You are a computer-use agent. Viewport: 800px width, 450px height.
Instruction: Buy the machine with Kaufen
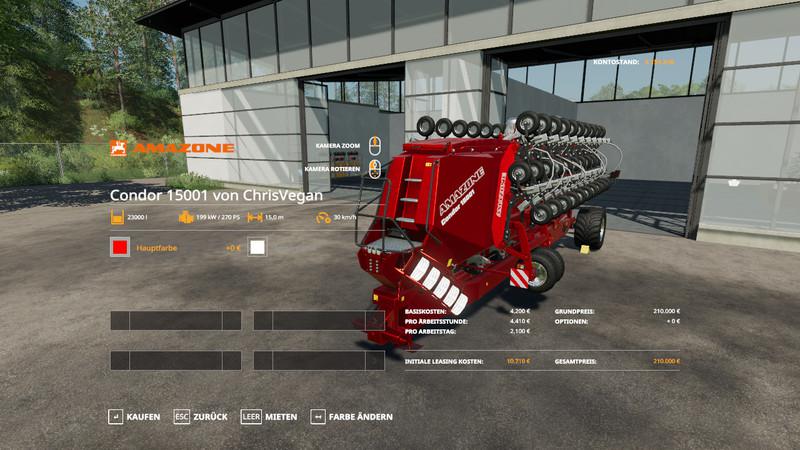(x=134, y=416)
